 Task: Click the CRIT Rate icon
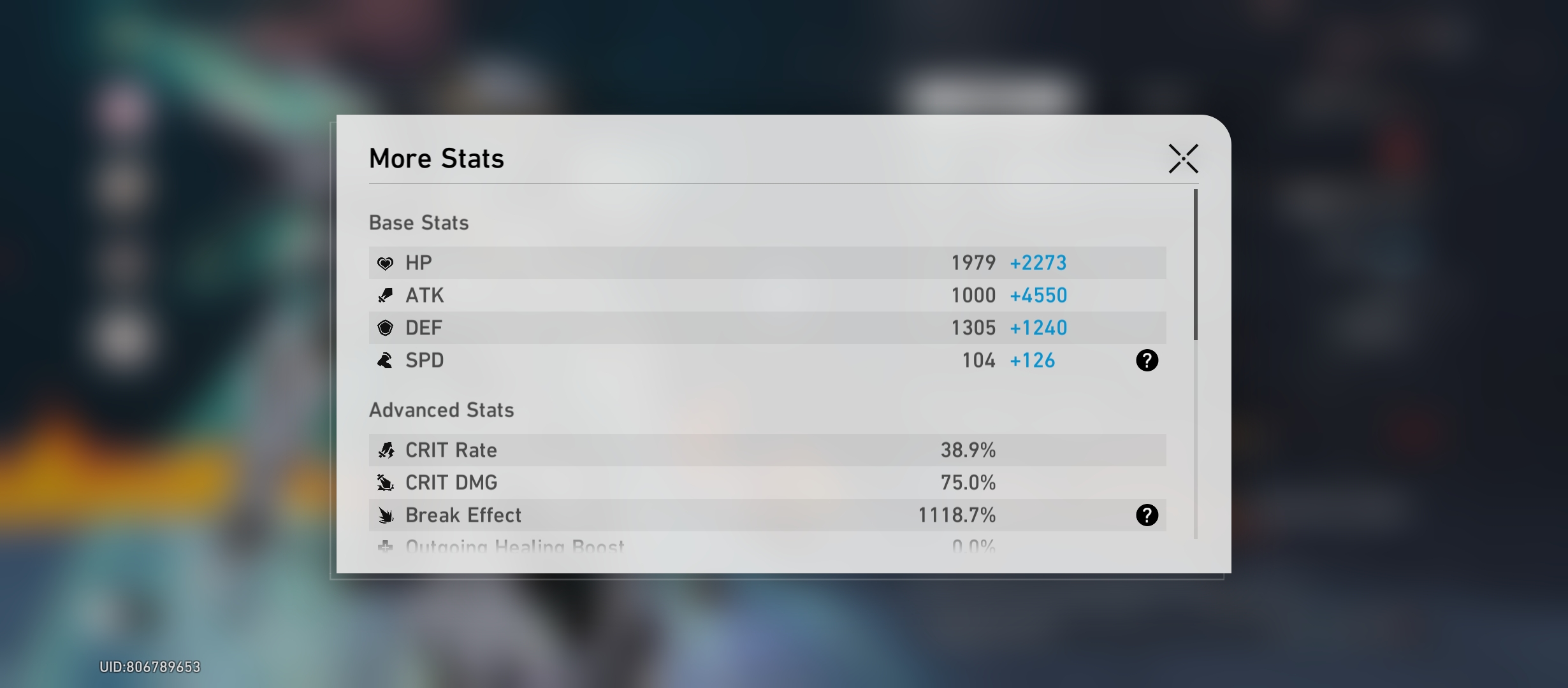pyautogui.click(x=386, y=450)
